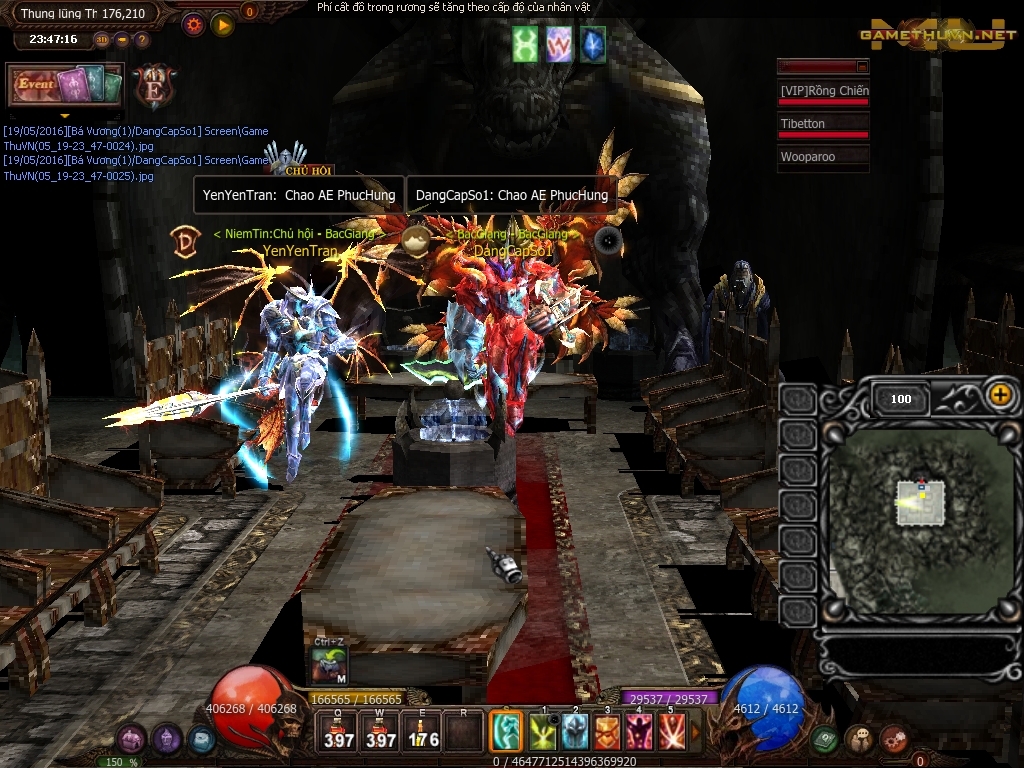Image resolution: width=1024 pixels, height=768 pixels.
Task: Activate the cyan highlighted skill icon
Action: [x=506, y=732]
